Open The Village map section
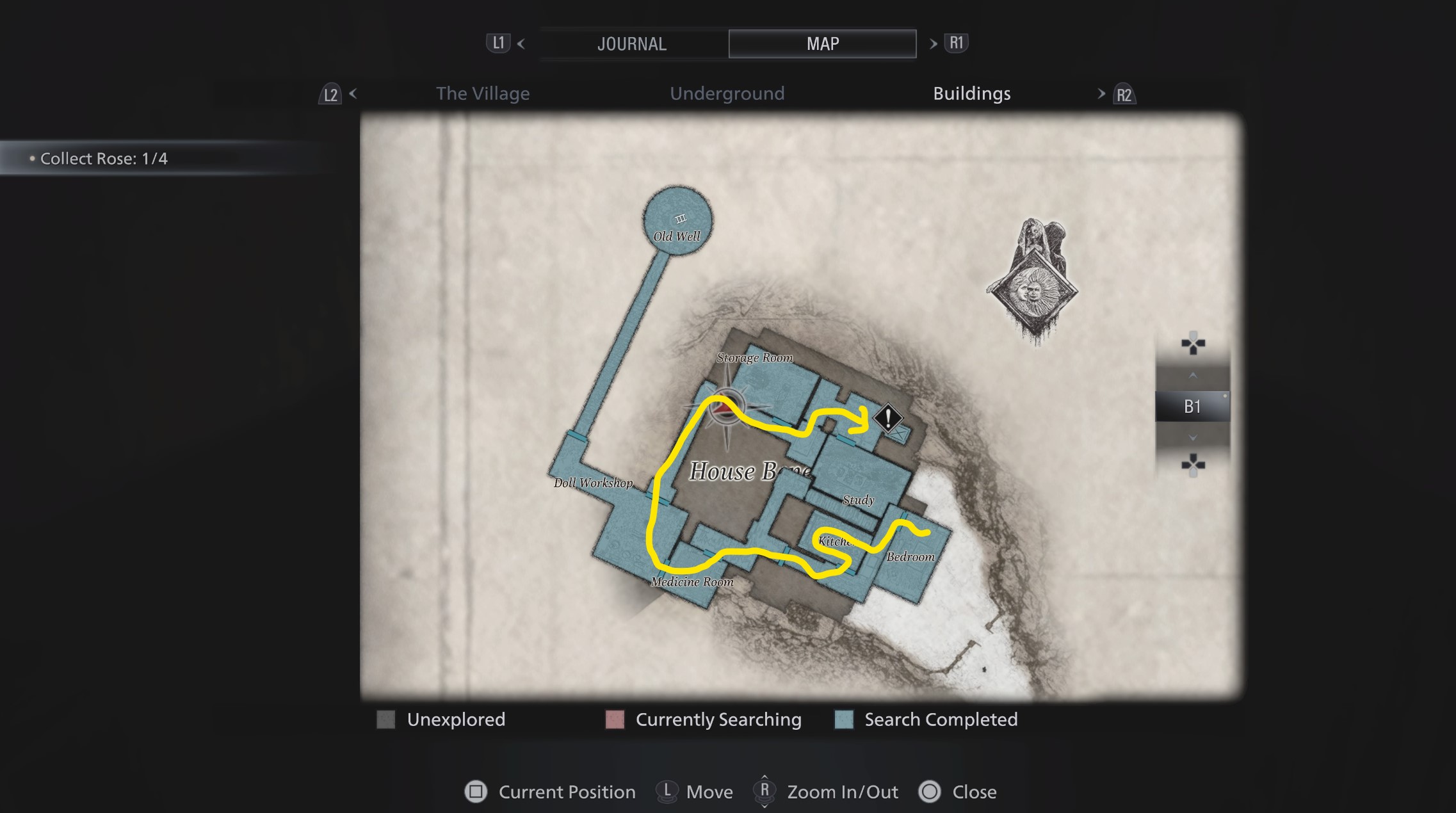 coord(483,93)
